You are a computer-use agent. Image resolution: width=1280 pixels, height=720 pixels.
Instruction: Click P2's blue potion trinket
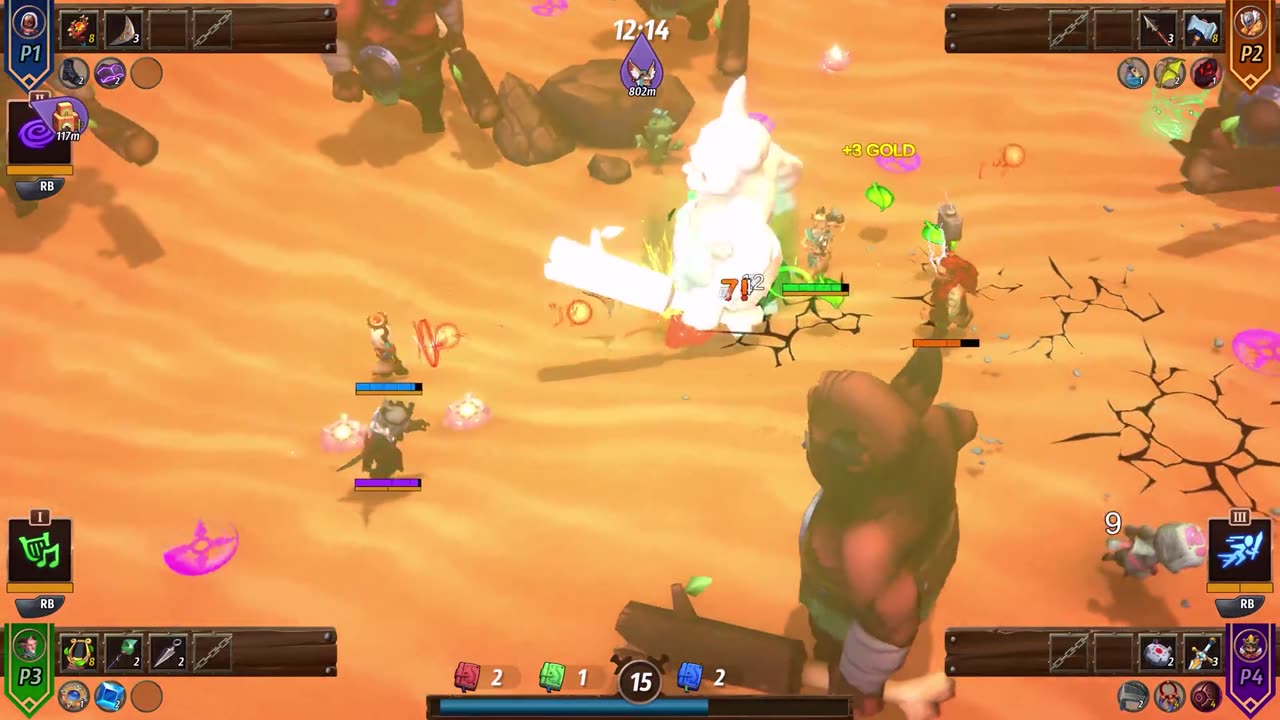(x=1133, y=73)
